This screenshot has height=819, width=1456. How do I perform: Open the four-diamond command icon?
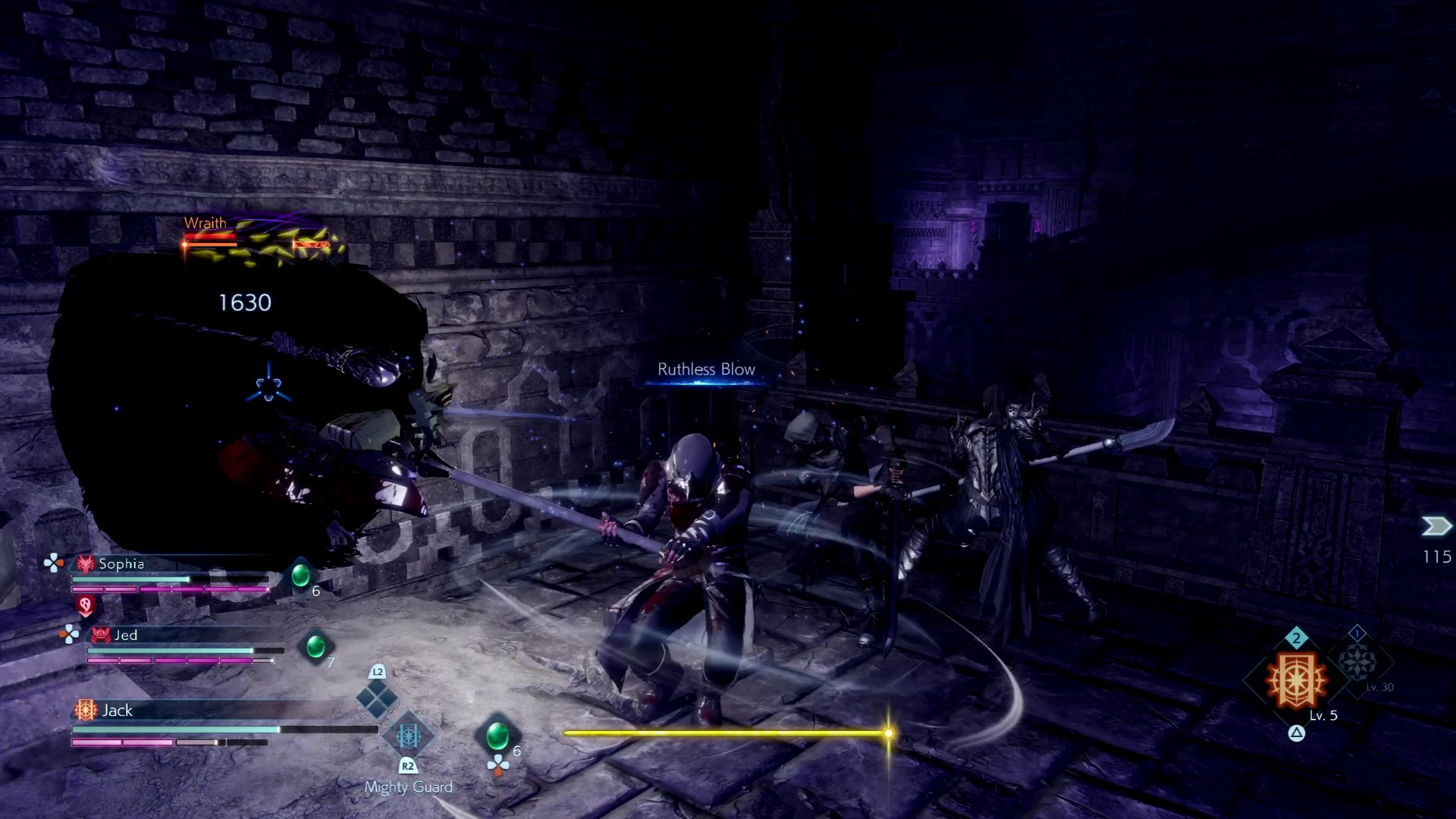point(377,698)
